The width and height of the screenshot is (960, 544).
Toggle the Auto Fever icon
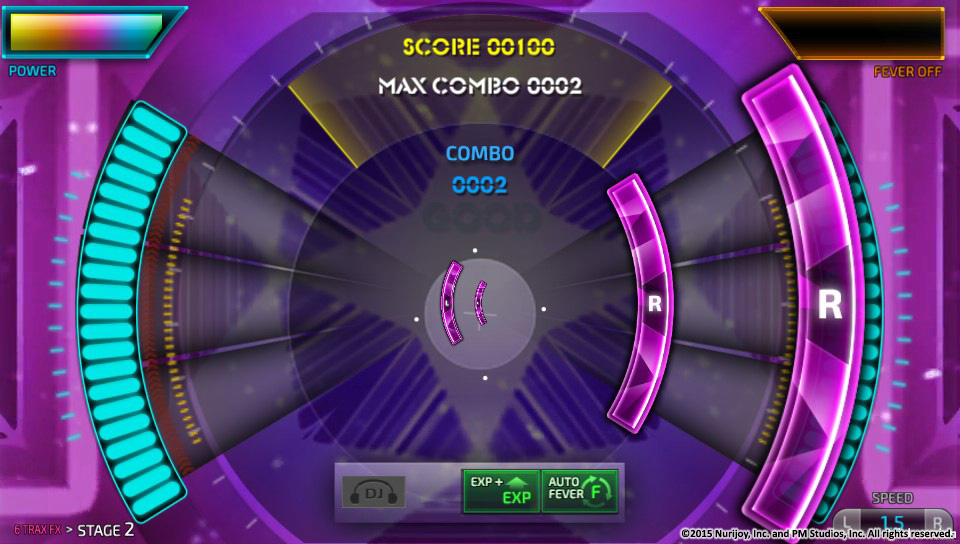[580, 490]
